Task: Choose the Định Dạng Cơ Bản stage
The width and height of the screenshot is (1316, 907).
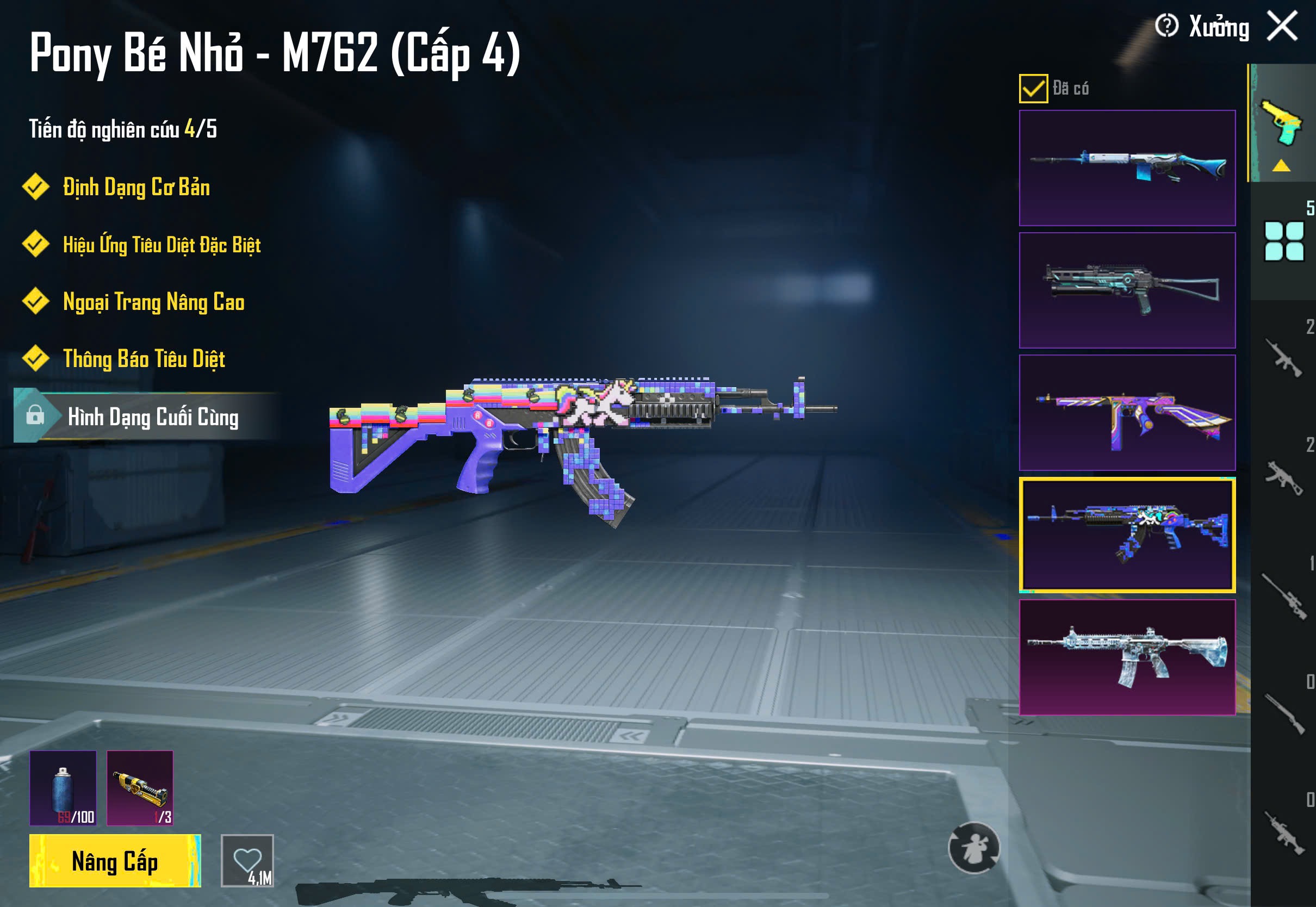Action: coord(136,188)
